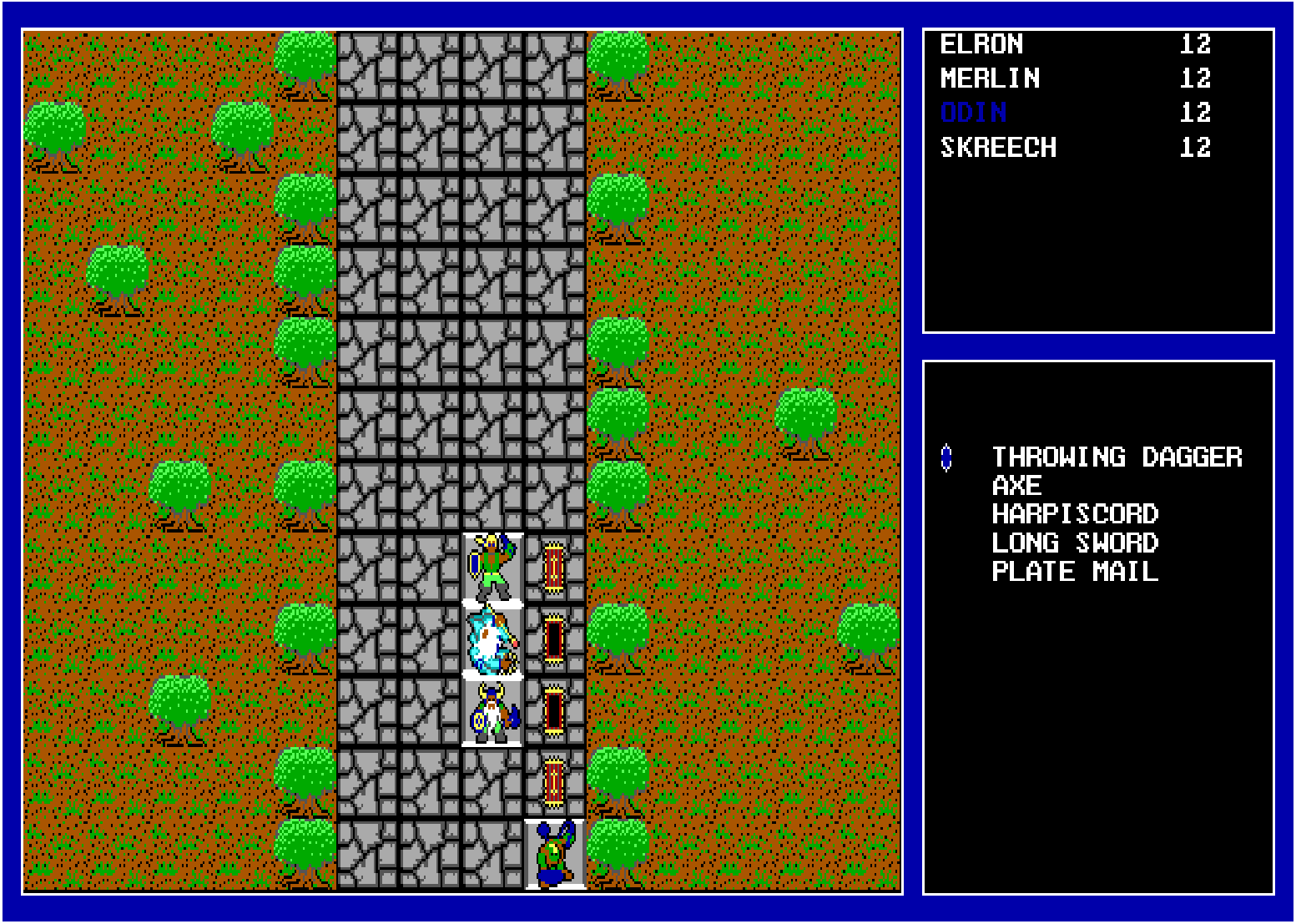Select SKREECH in the party roster
The width and height of the screenshot is (1296, 924).
click(x=998, y=148)
